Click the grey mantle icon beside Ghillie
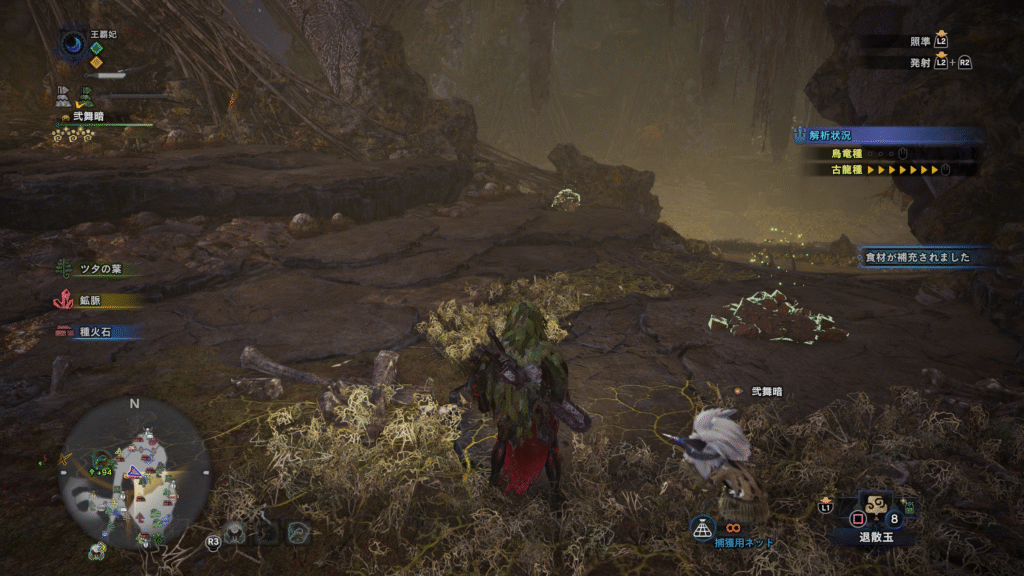This screenshot has height=576, width=1024. pyautogui.click(x=62, y=96)
